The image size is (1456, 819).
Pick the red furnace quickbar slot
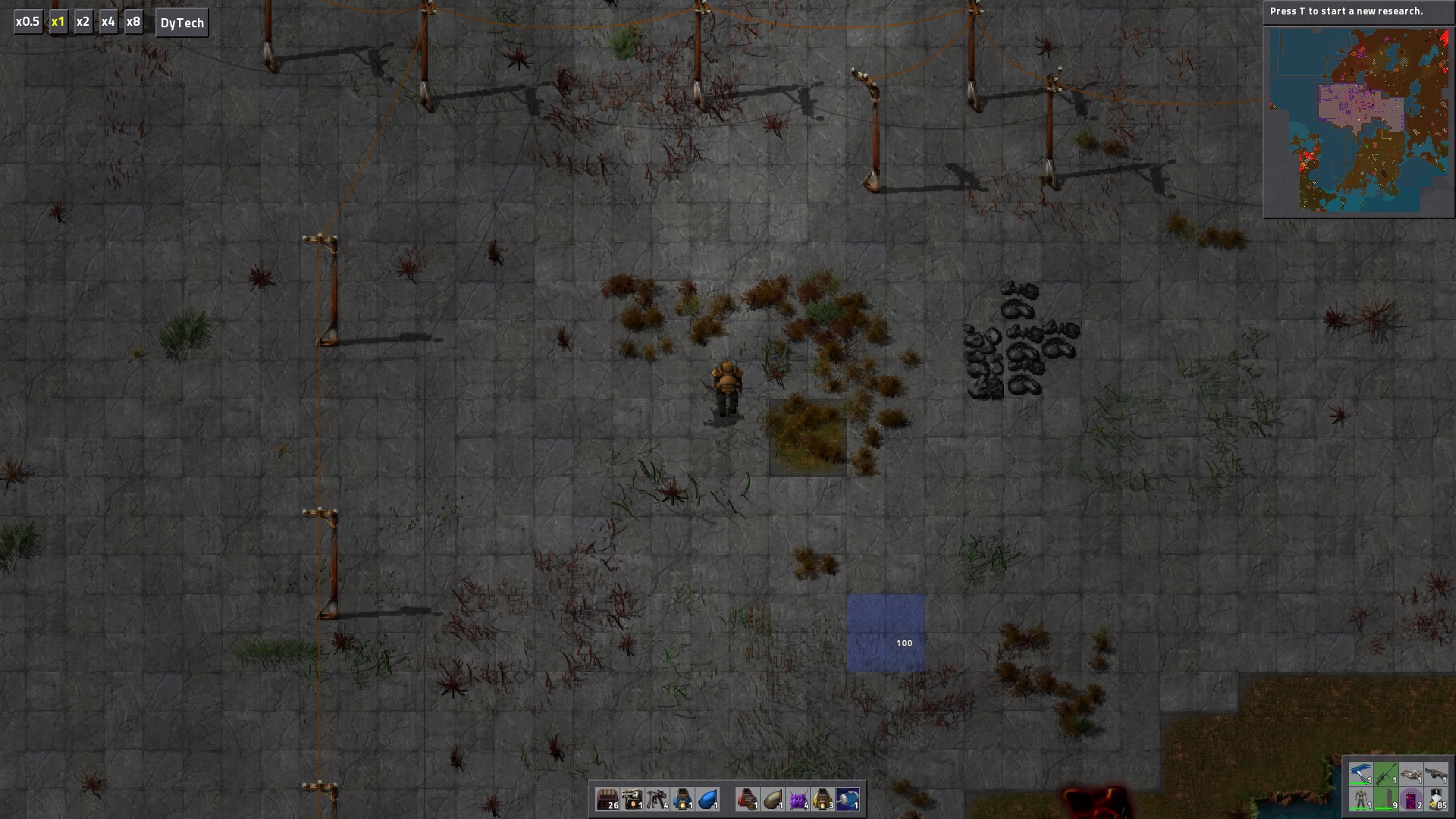(748, 799)
